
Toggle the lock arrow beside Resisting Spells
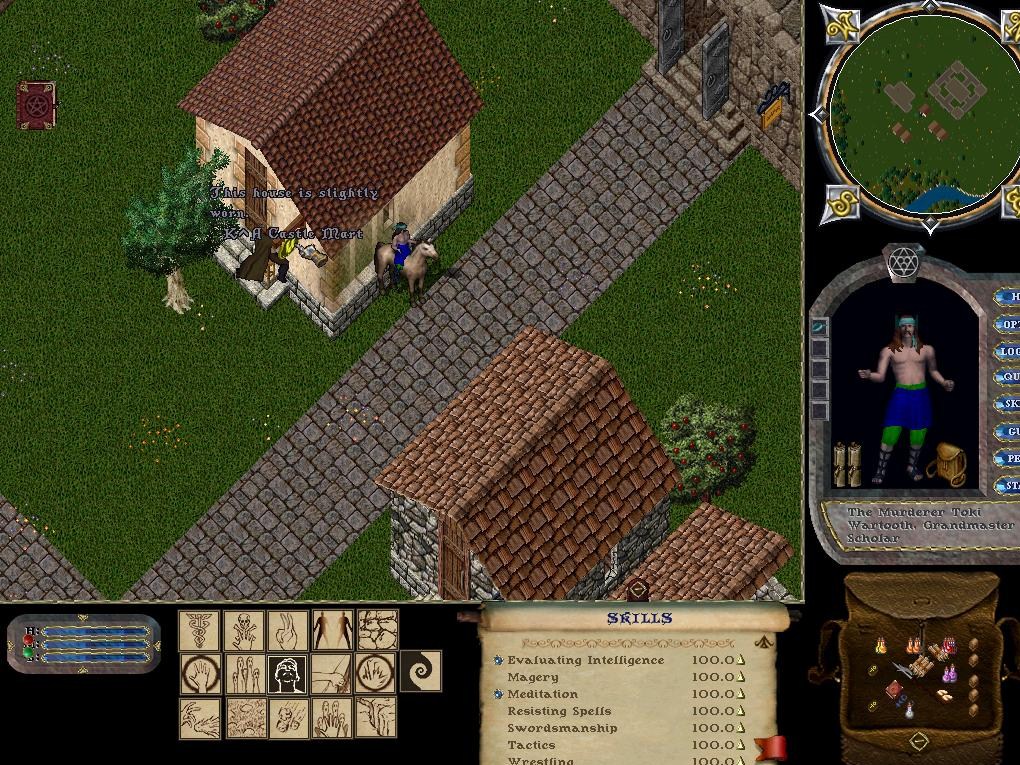[x=741, y=711]
